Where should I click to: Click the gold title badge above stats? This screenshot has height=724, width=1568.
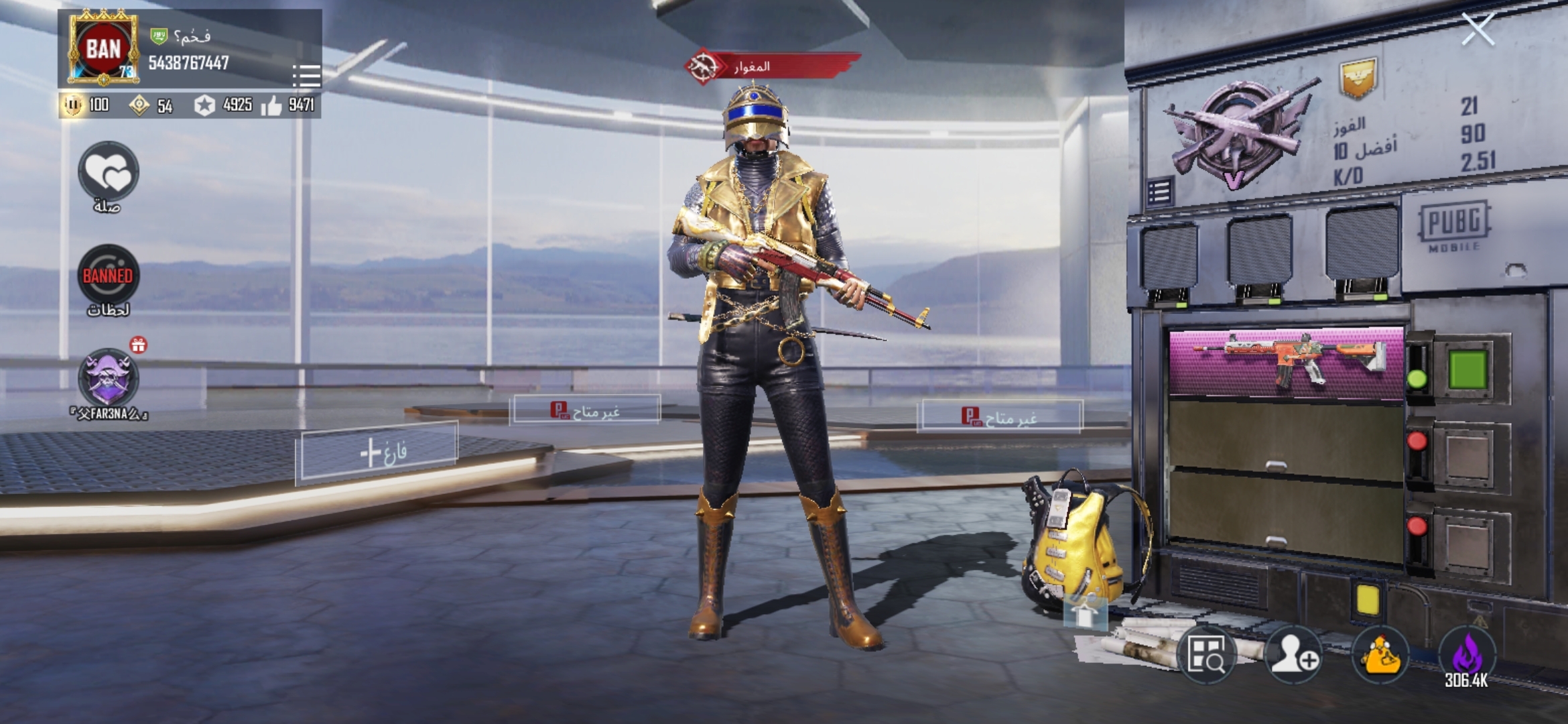coord(1358,77)
